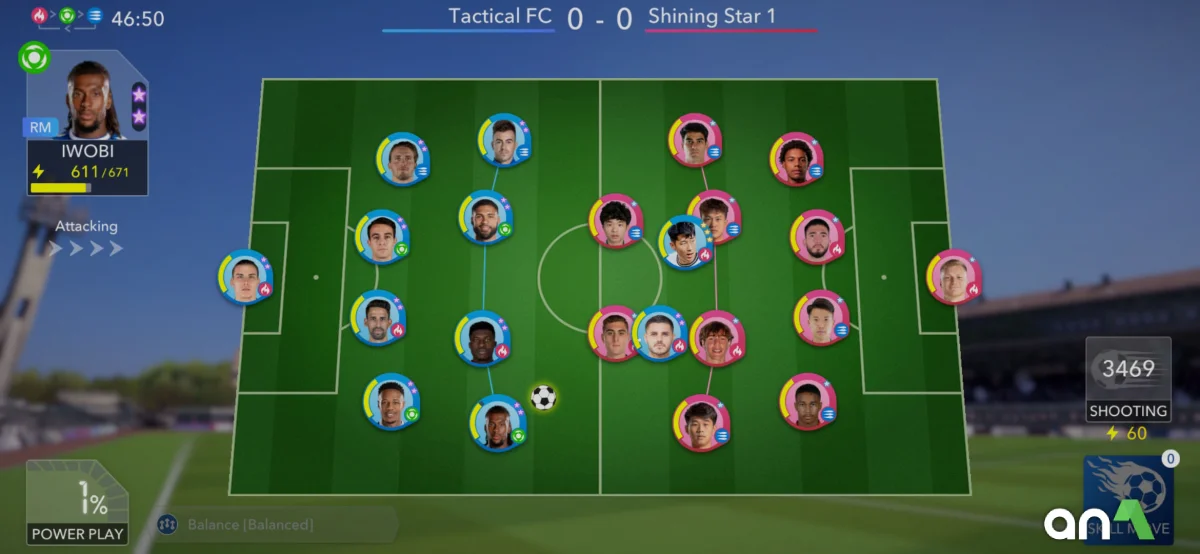Click the football on the pitch

pos(543,398)
